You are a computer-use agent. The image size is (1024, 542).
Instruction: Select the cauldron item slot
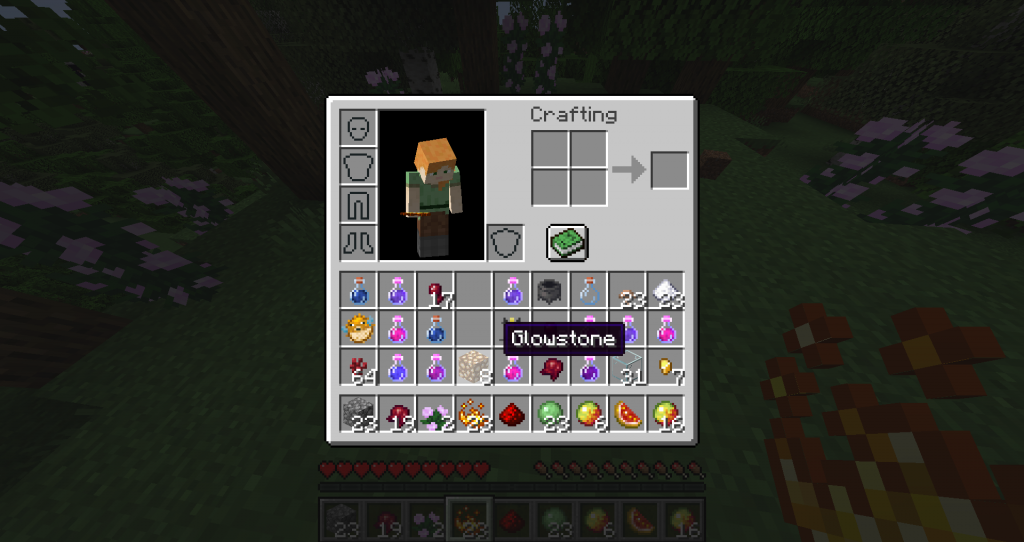551,291
